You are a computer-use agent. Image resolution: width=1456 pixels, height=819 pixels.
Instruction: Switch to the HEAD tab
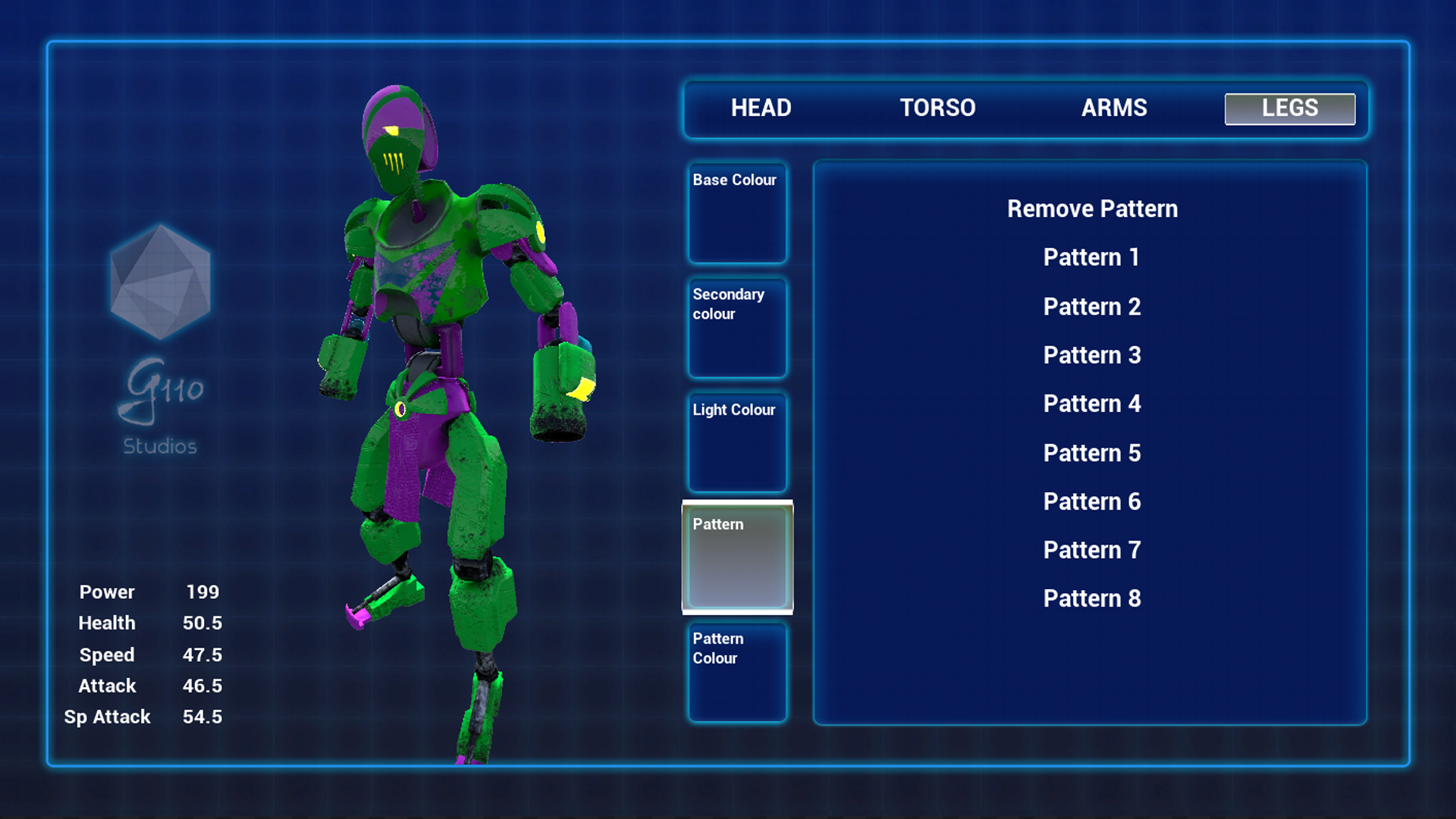[x=761, y=108]
